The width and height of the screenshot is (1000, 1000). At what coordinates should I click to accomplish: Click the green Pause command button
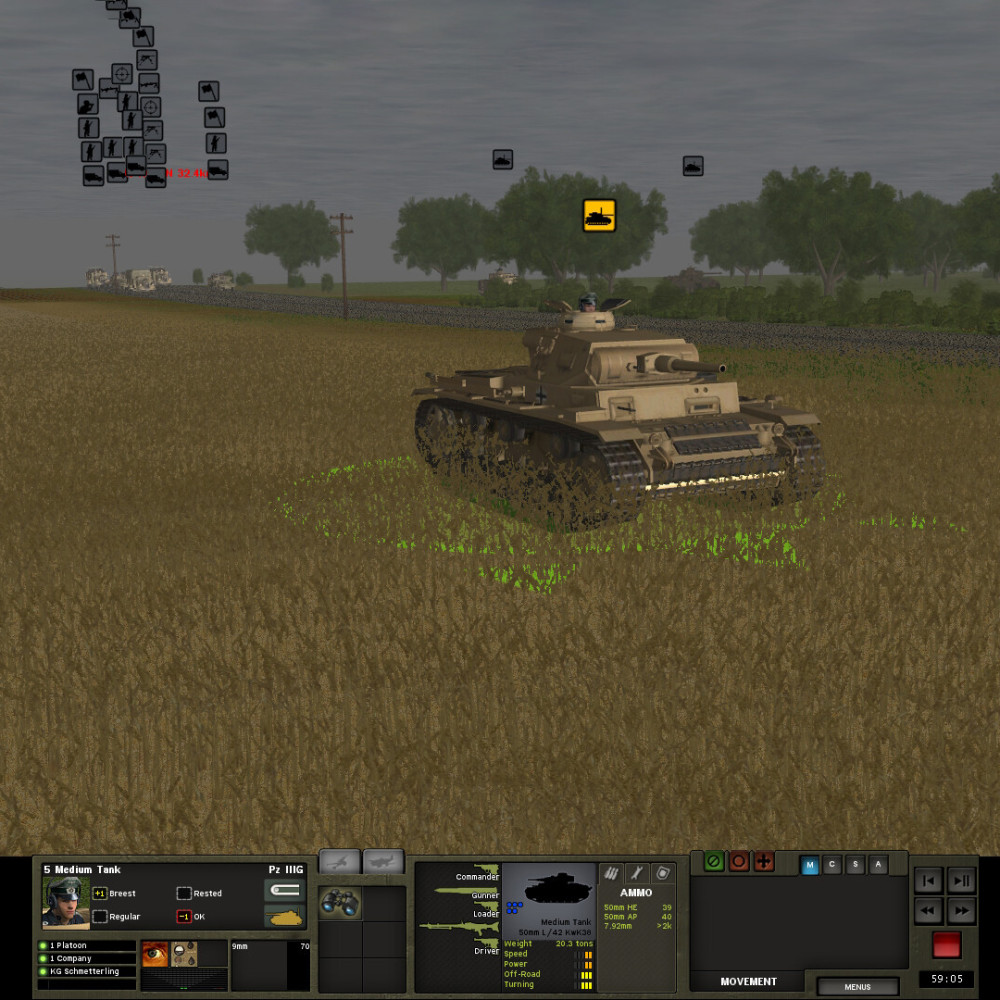(x=714, y=862)
